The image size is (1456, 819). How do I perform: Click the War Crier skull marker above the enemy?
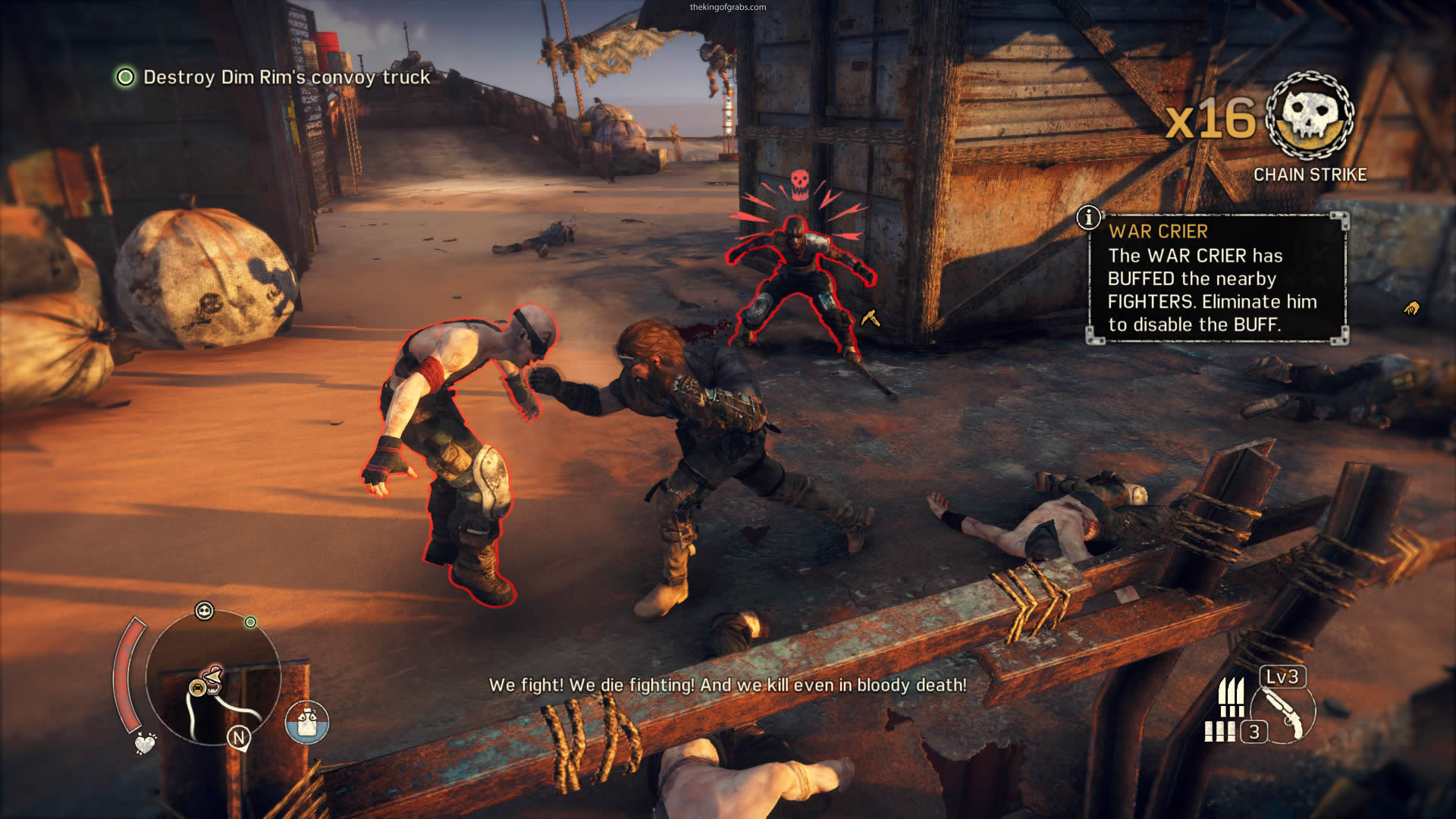pos(799,183)
